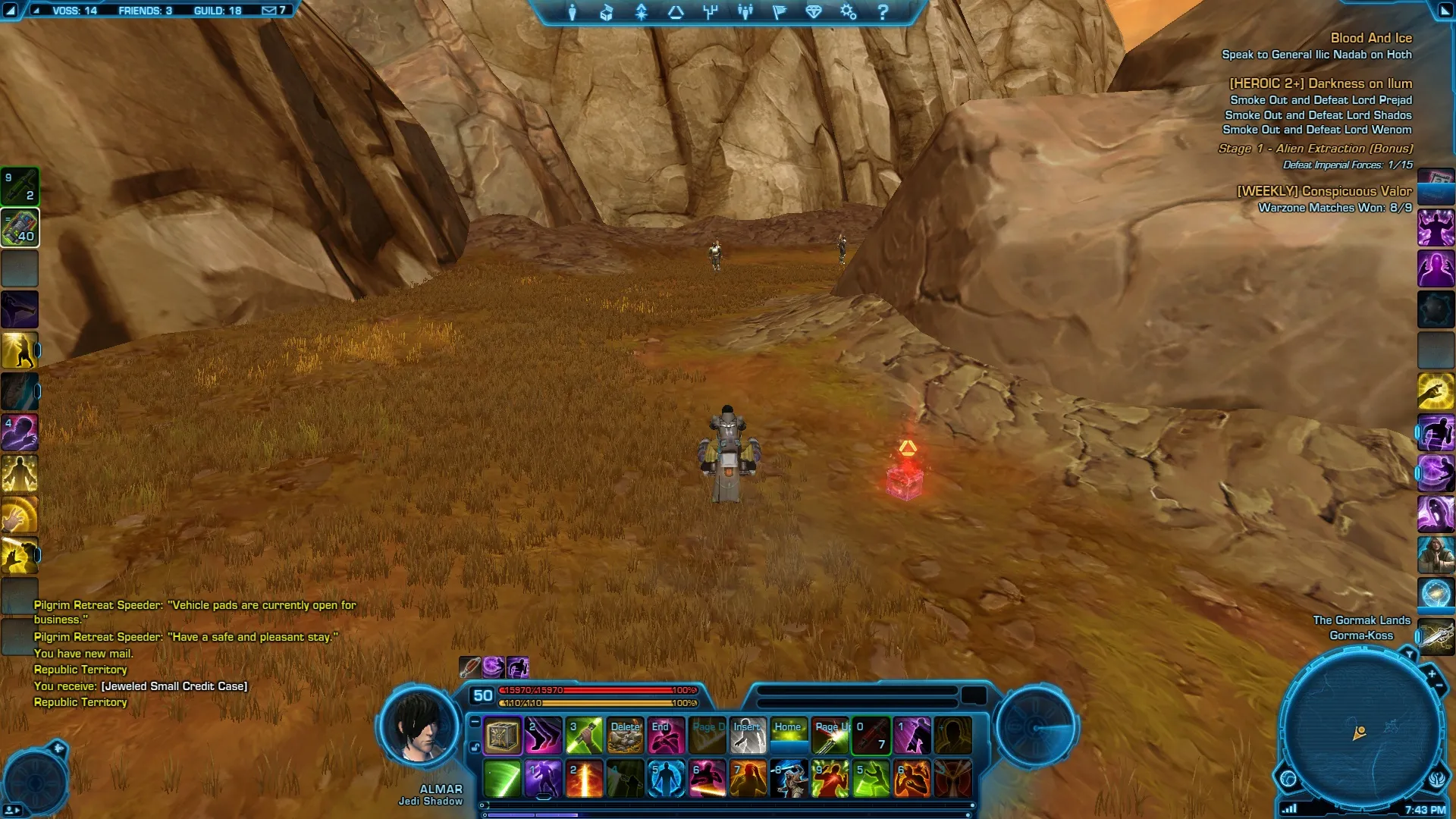This screenshot has height=819, width=1456.
Task: Open the flag icon in the top menu
Action: pyautogui.click(x=779, y=12)
